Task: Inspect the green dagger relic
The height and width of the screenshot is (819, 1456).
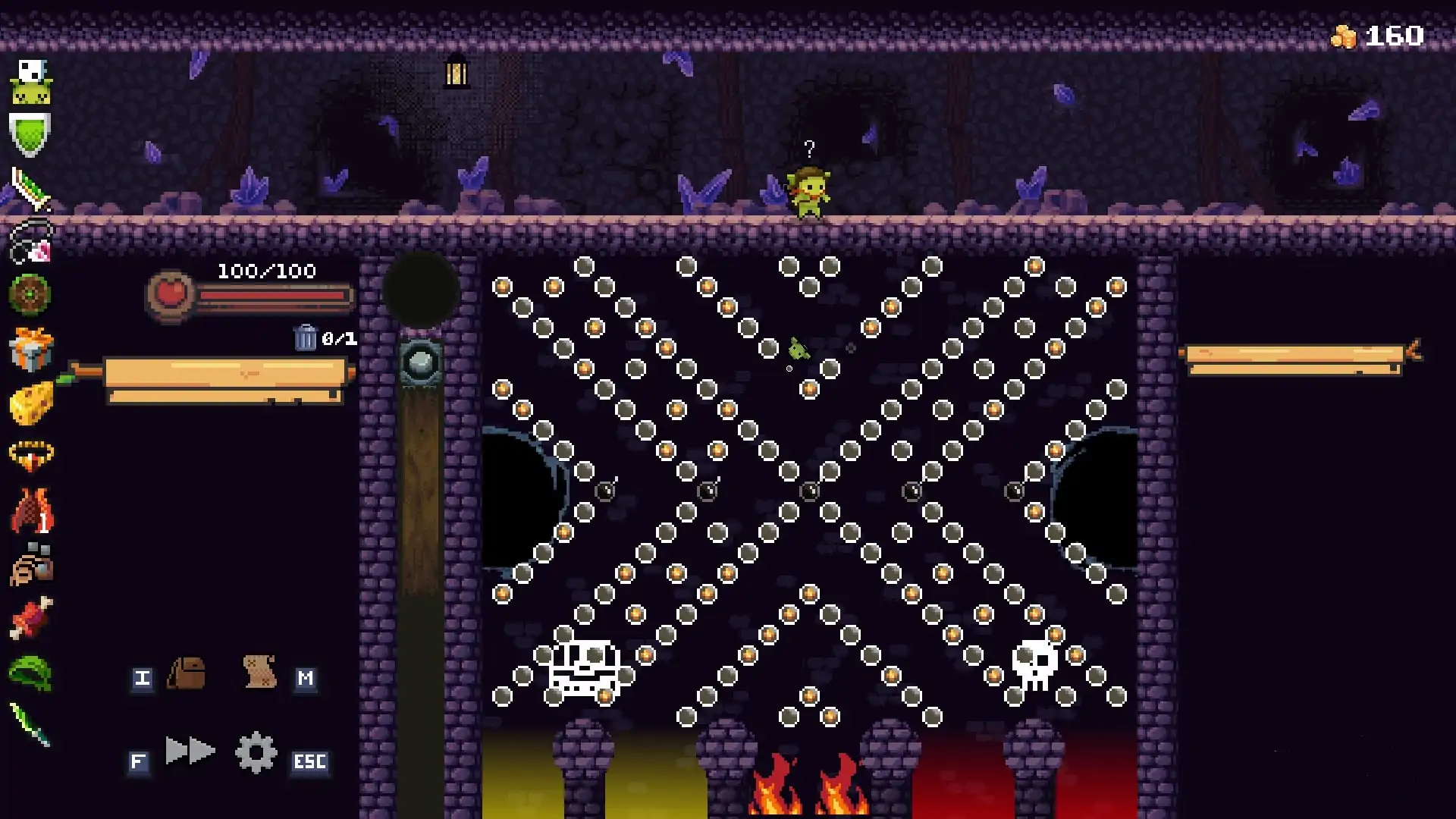Action: pyautogui.click(x=30, y=726)
